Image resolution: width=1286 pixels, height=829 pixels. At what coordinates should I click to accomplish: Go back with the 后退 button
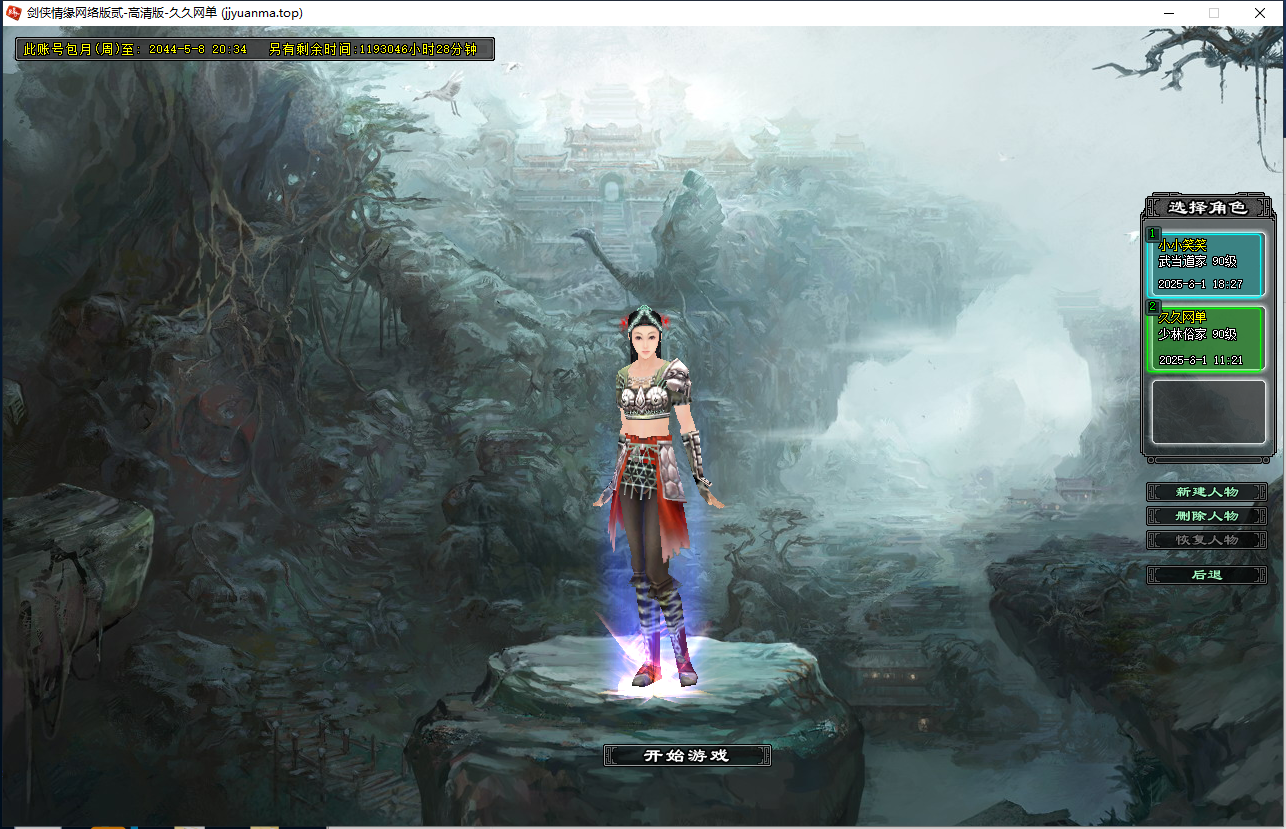pyautogui.click(x=1207, y=575)
